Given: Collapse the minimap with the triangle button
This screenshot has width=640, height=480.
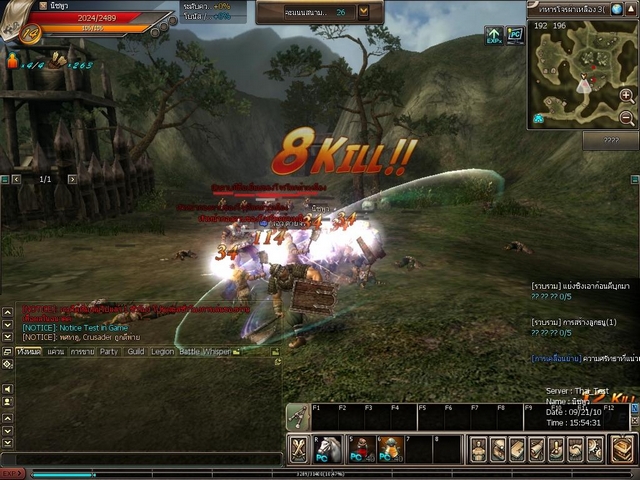Looking at the screenshot, I should 632,9.
